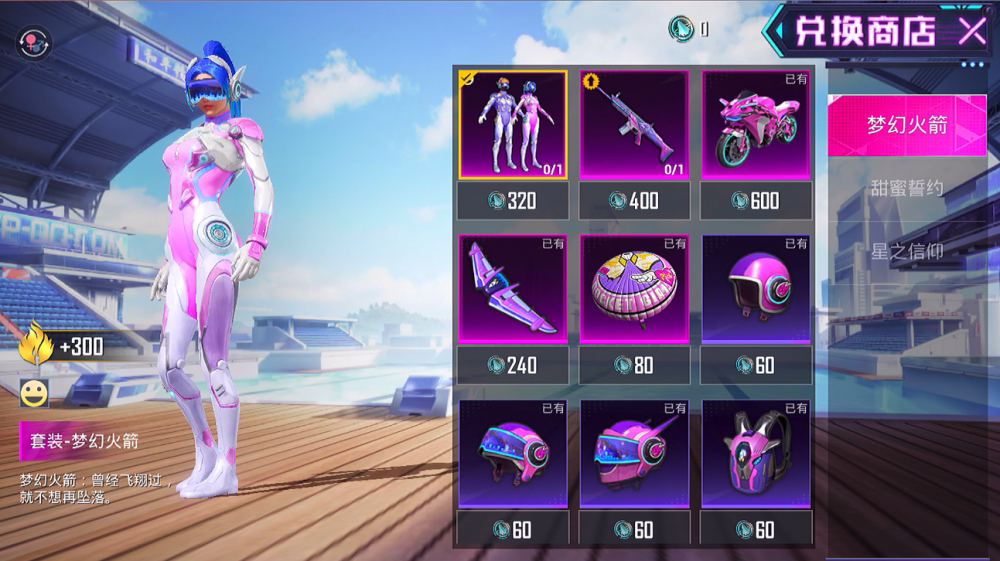Screen dimensions: 1000x561
Task: Open the 甜蜜誓约 category
Action: (907, 188)
